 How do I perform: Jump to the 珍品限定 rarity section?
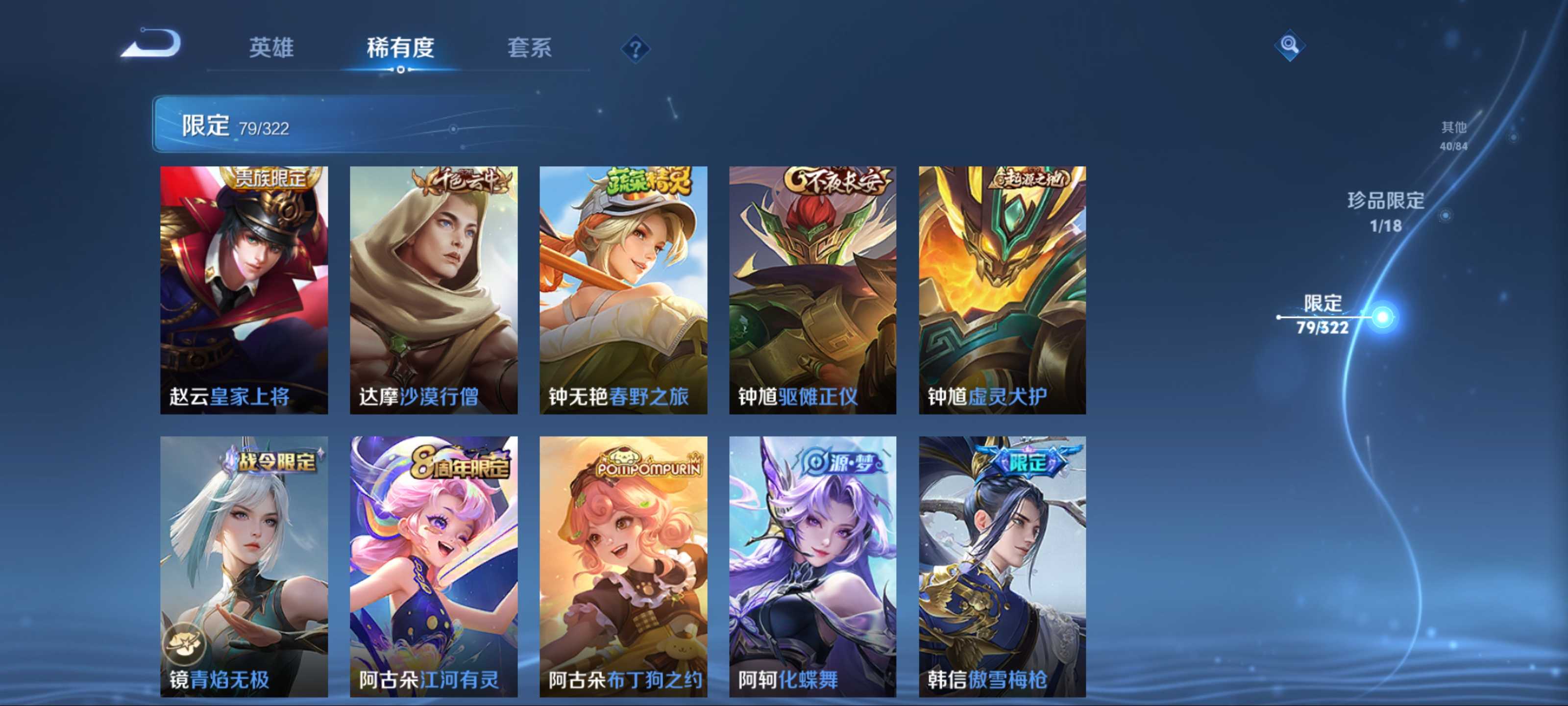tap(1385, 211)
